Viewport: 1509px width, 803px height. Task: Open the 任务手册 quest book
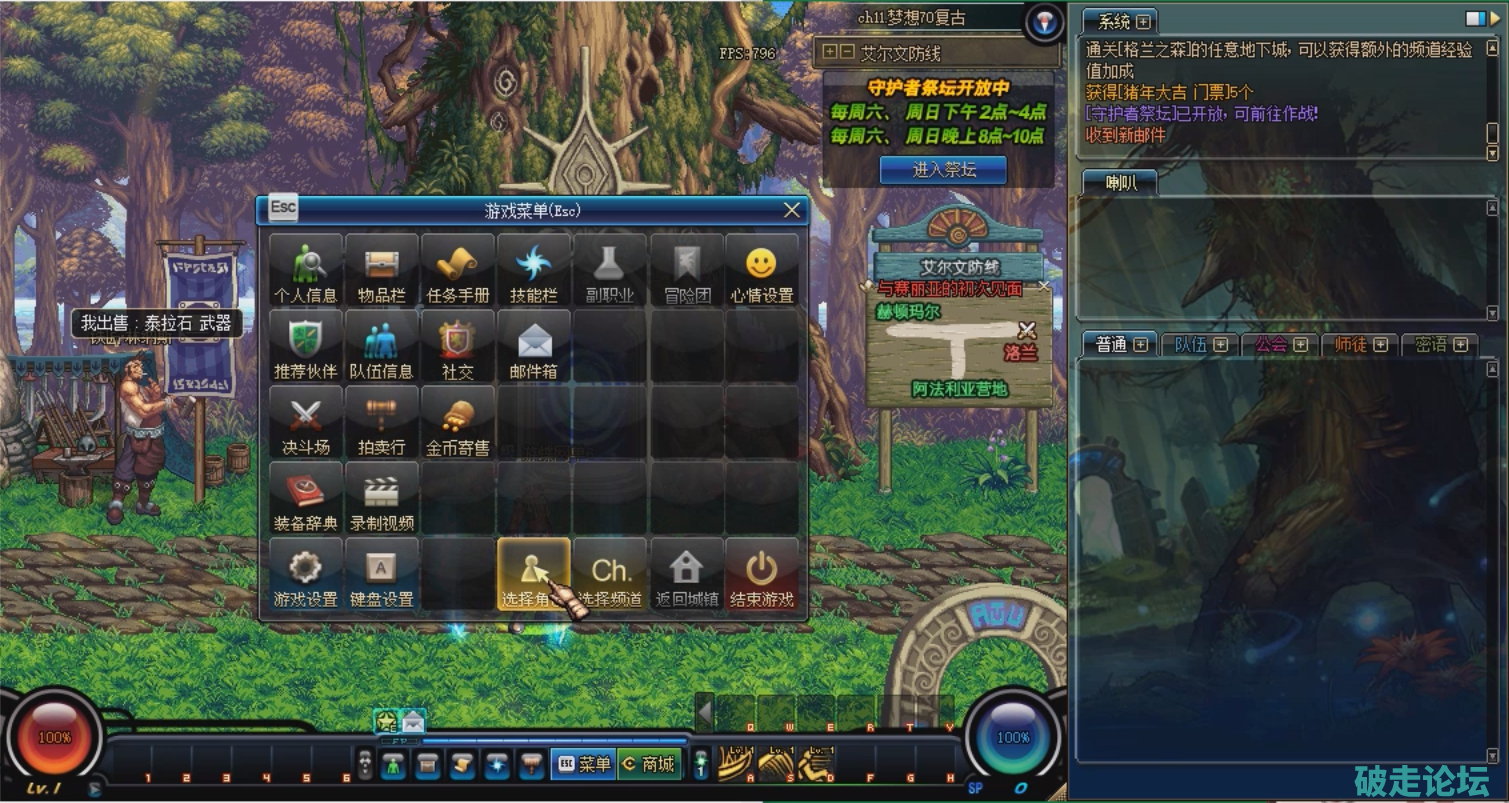[x=458, y=271]
